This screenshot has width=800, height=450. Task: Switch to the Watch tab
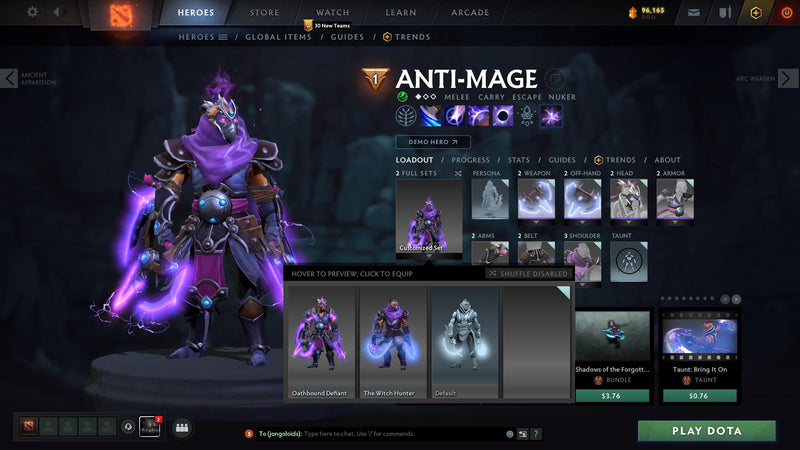point(332,13)
